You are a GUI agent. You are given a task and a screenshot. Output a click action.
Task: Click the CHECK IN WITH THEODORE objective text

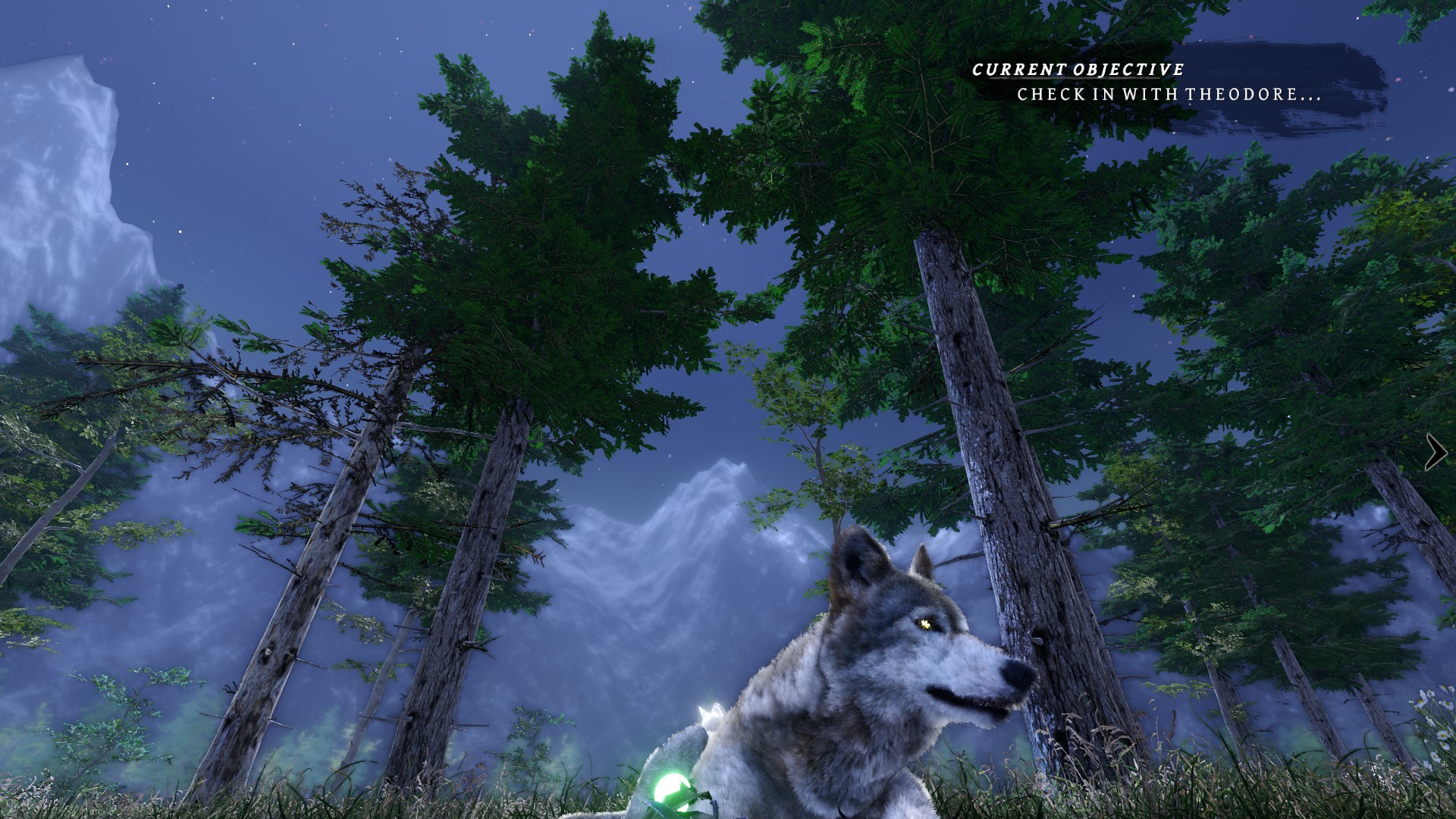1168,96
